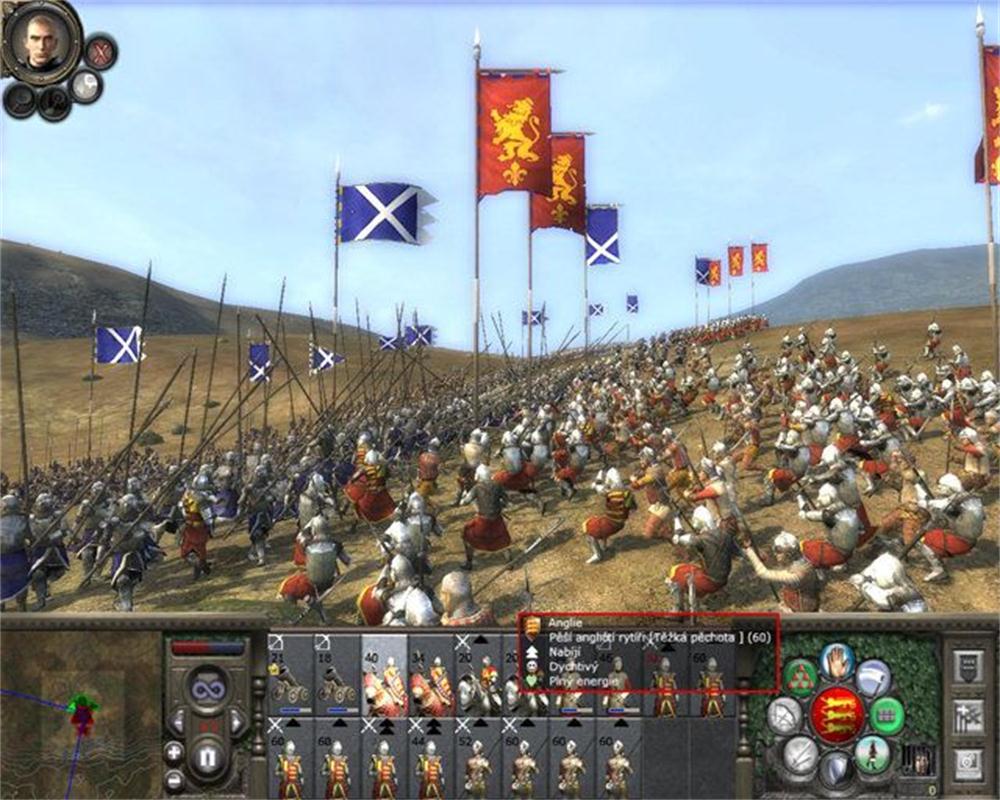The image size is (1000, 800).
Task: Open the battlefield minimap
Action: click(x=80, y=710)
